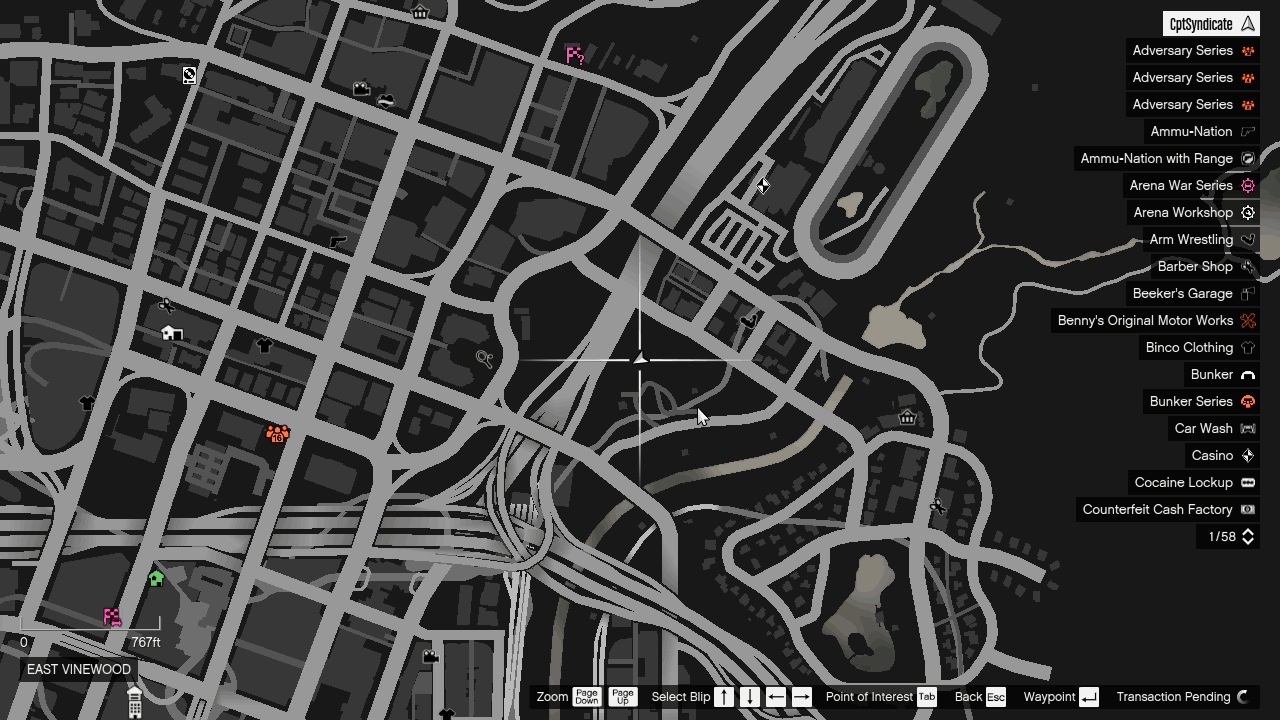Click Benny's Original Motor Works wrenches icon
1280x720 pixels.
click(1247, 320)
